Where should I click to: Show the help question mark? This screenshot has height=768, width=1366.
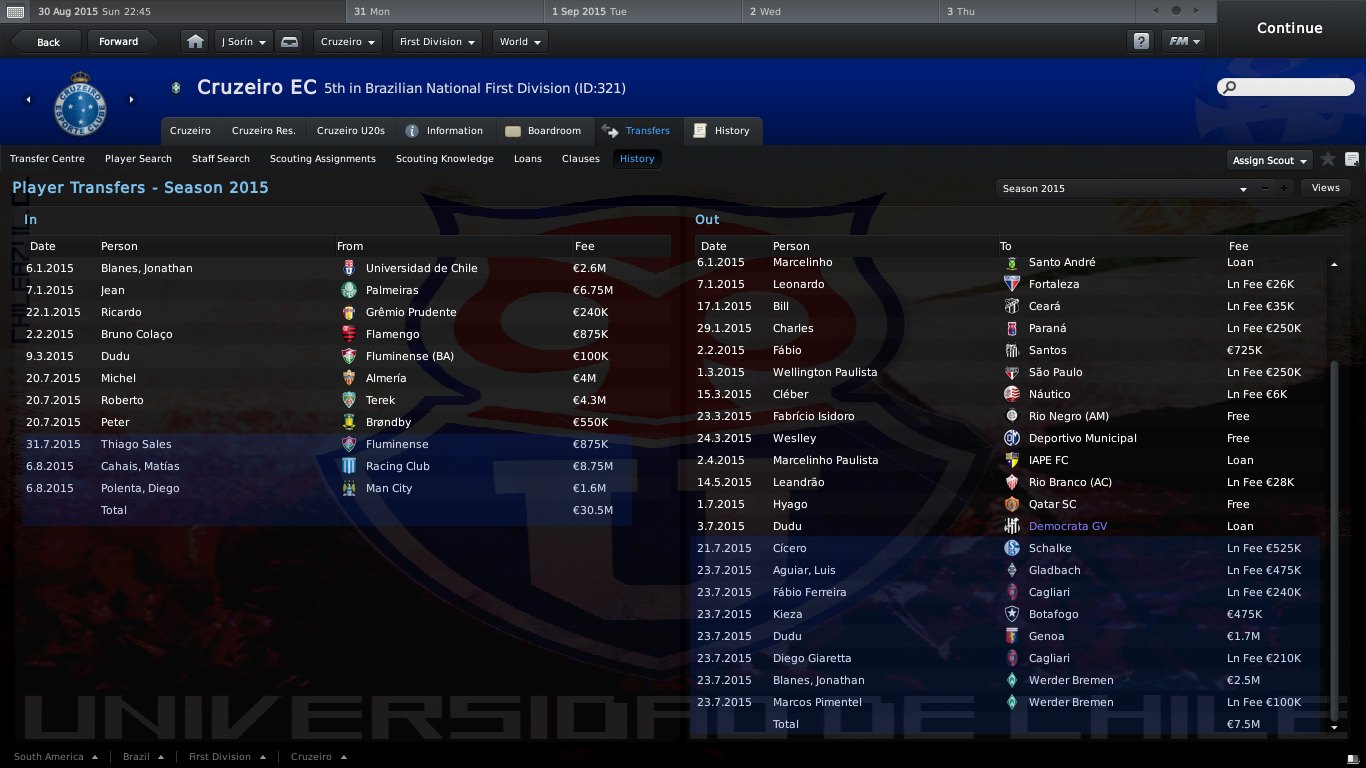click(1141, 42)
